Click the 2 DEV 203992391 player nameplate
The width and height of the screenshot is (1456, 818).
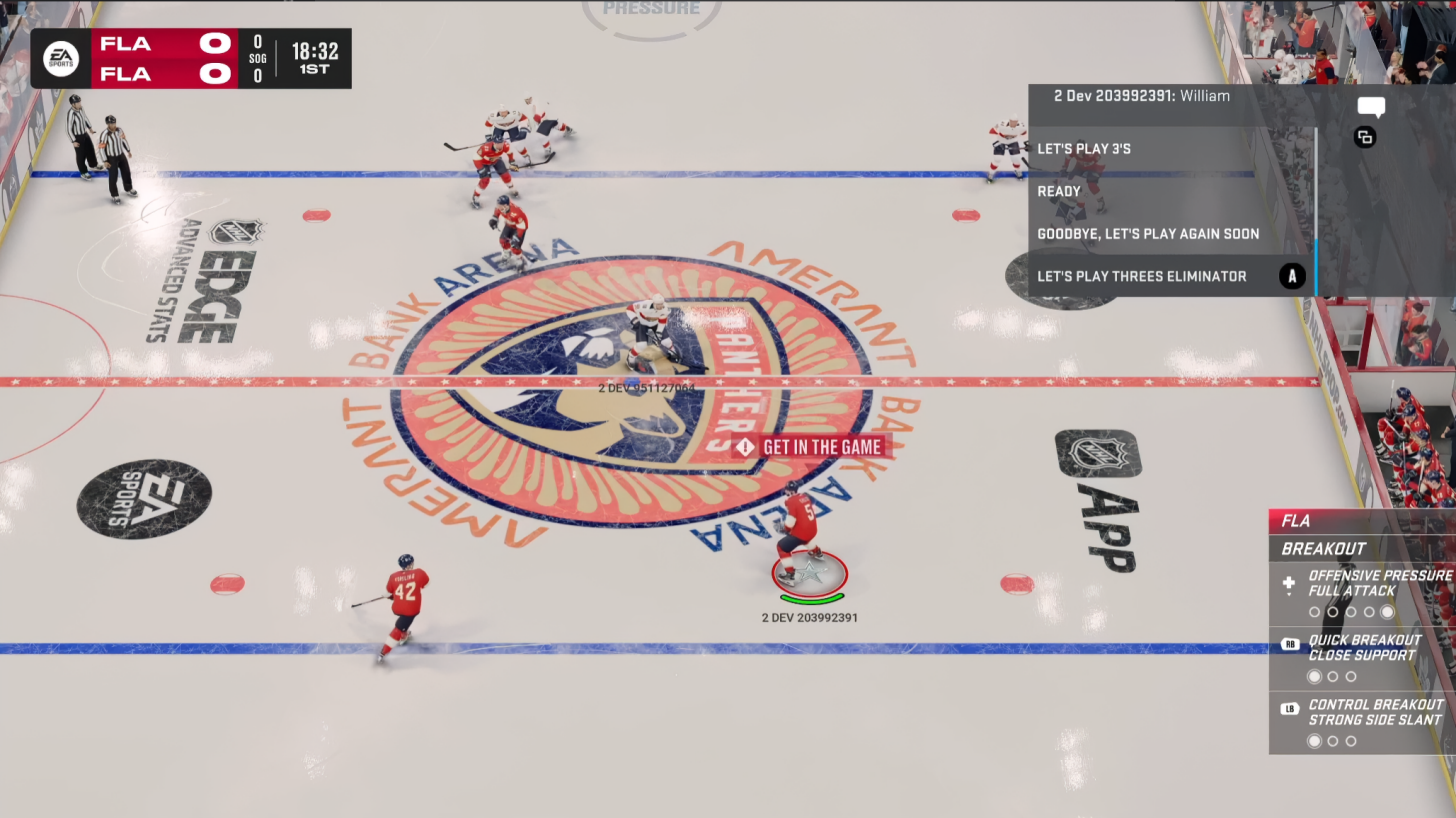pos(809,617)
